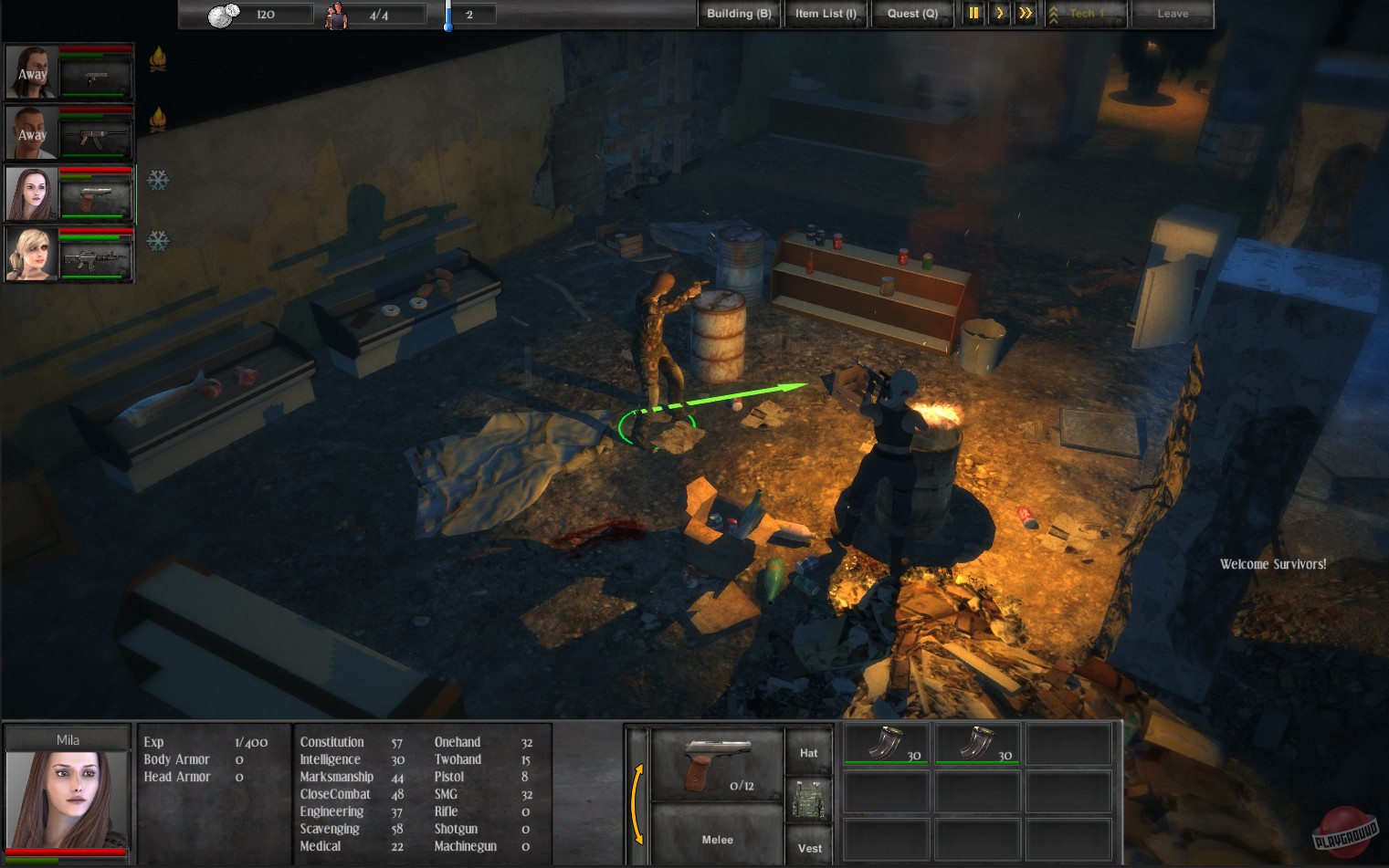1389x868 pixels.
Task: Click the Hat equipment slot
Action: [808, 750]
